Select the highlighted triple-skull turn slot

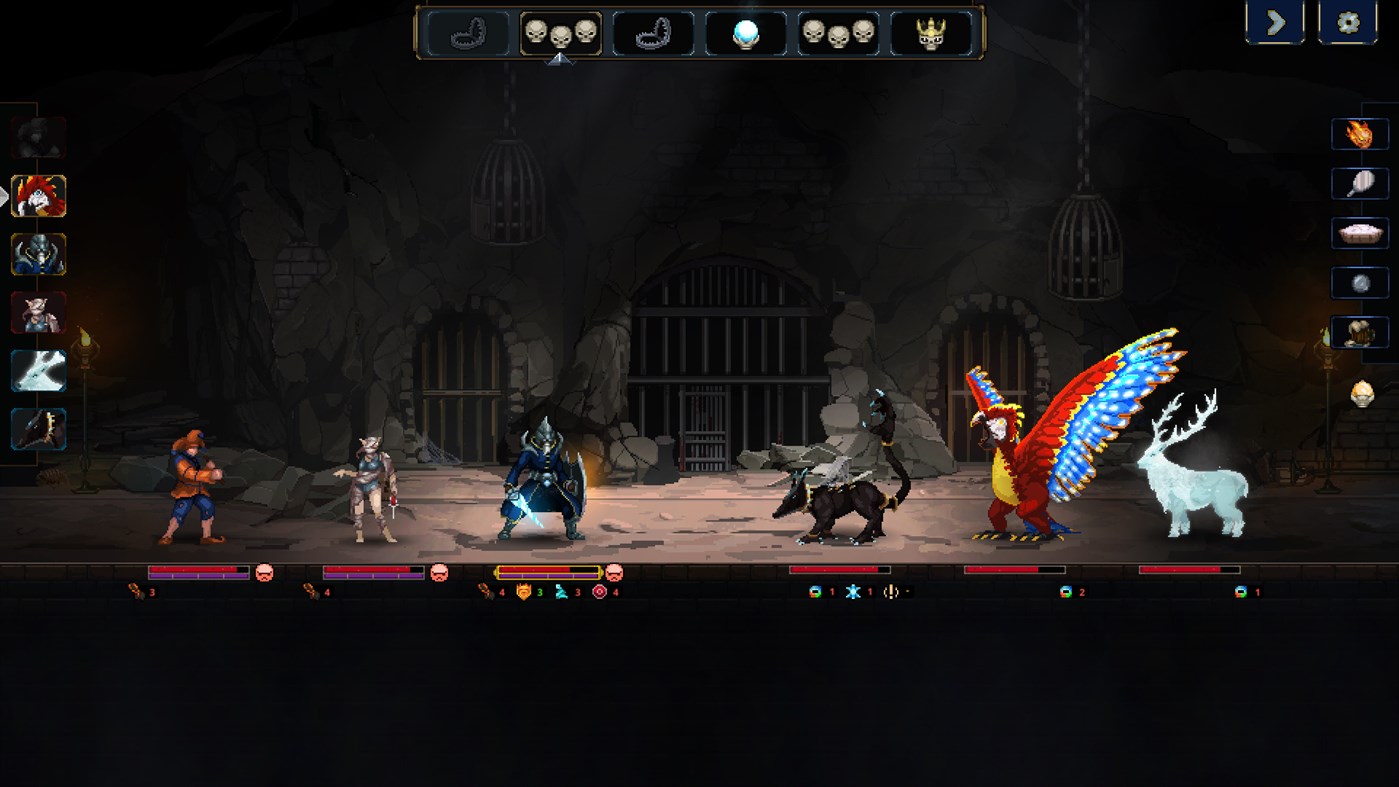point(560,32)
